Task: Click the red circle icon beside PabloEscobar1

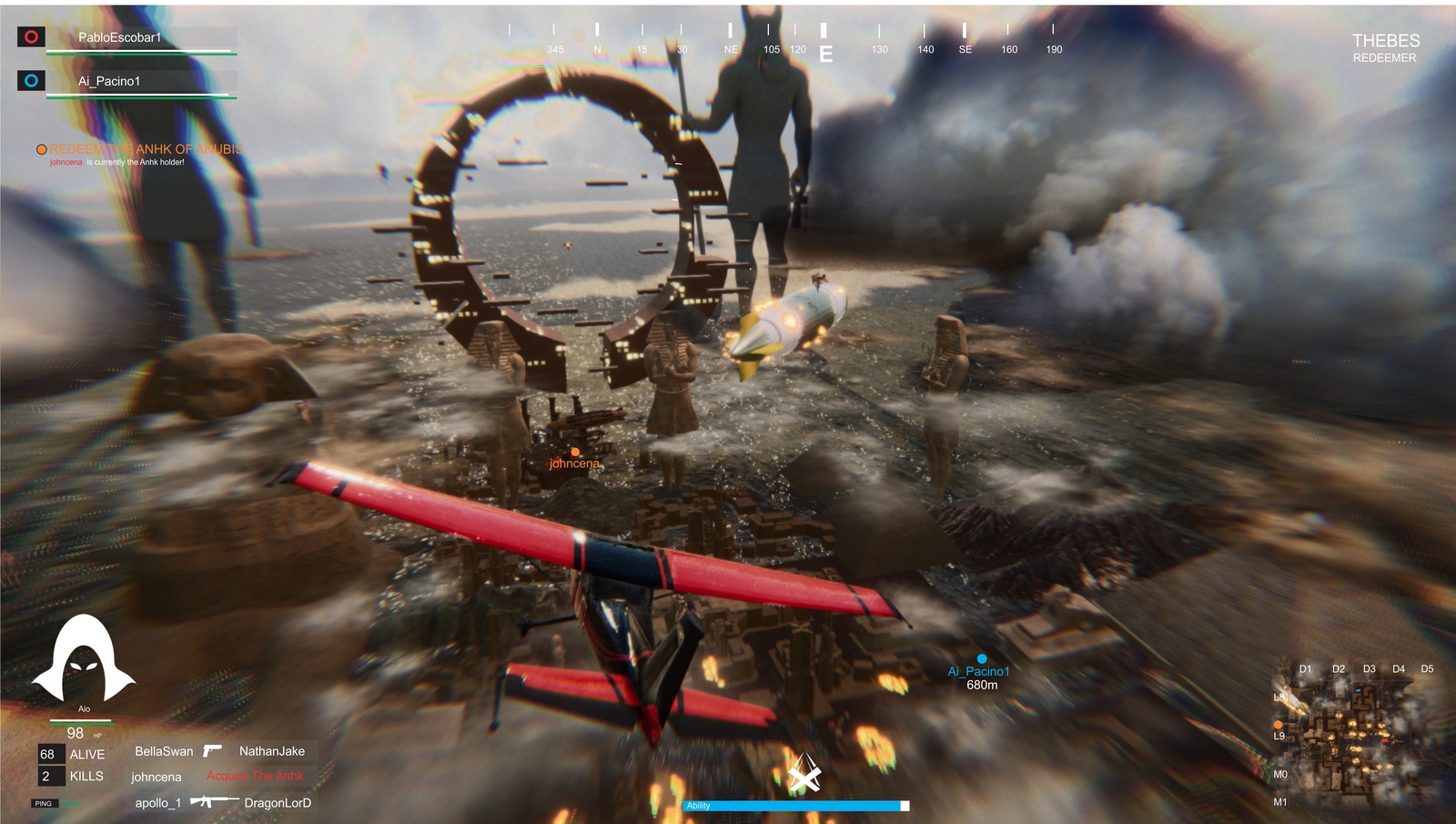Action: pyautogui.click(x=30, y=36)
